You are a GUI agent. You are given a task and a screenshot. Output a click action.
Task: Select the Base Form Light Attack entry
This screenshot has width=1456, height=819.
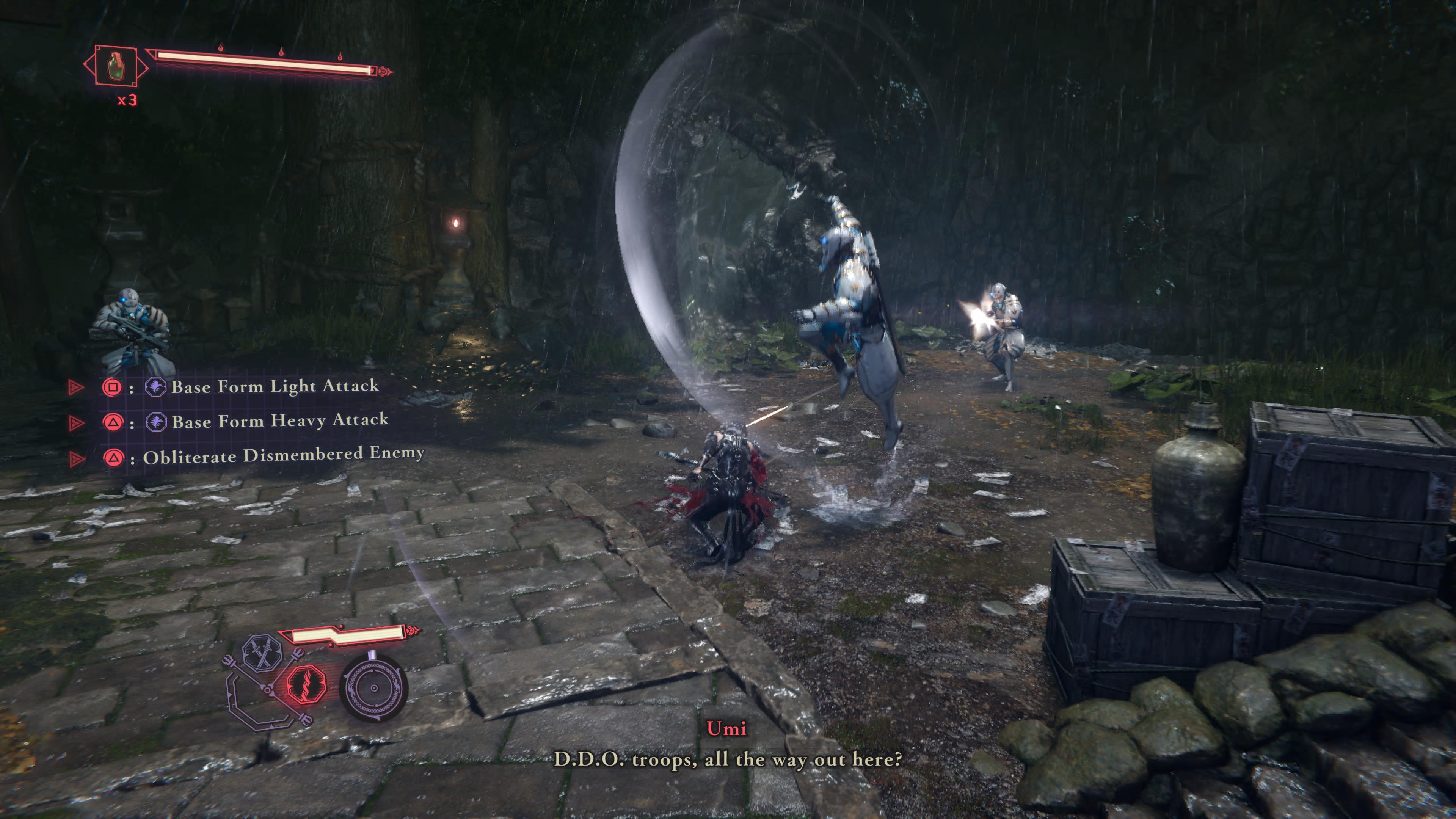(275, 387)
